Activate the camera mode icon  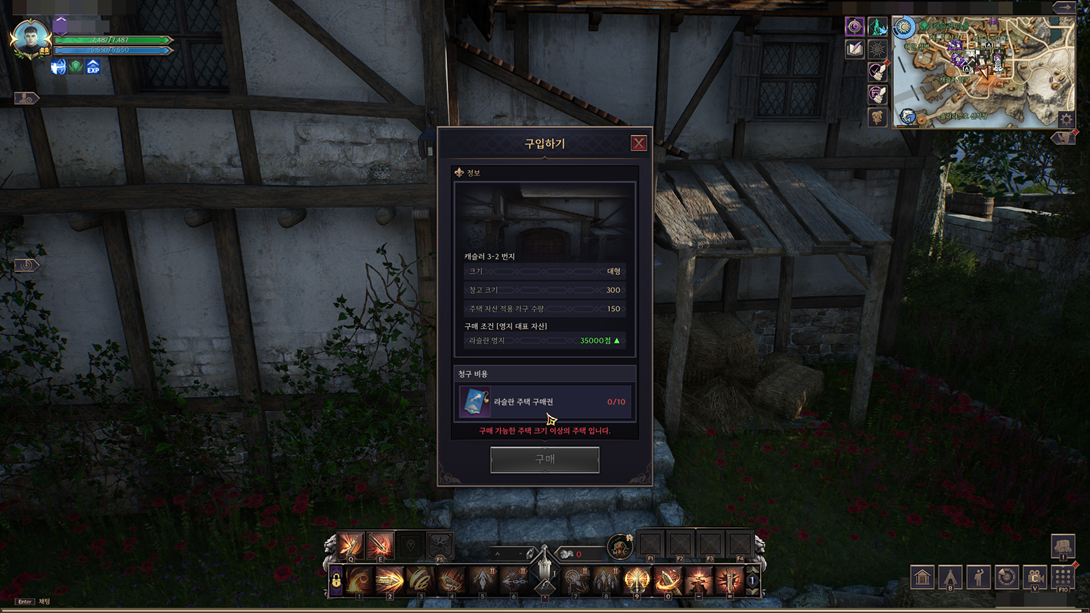pyautogui.click(x=1035, y=577)
